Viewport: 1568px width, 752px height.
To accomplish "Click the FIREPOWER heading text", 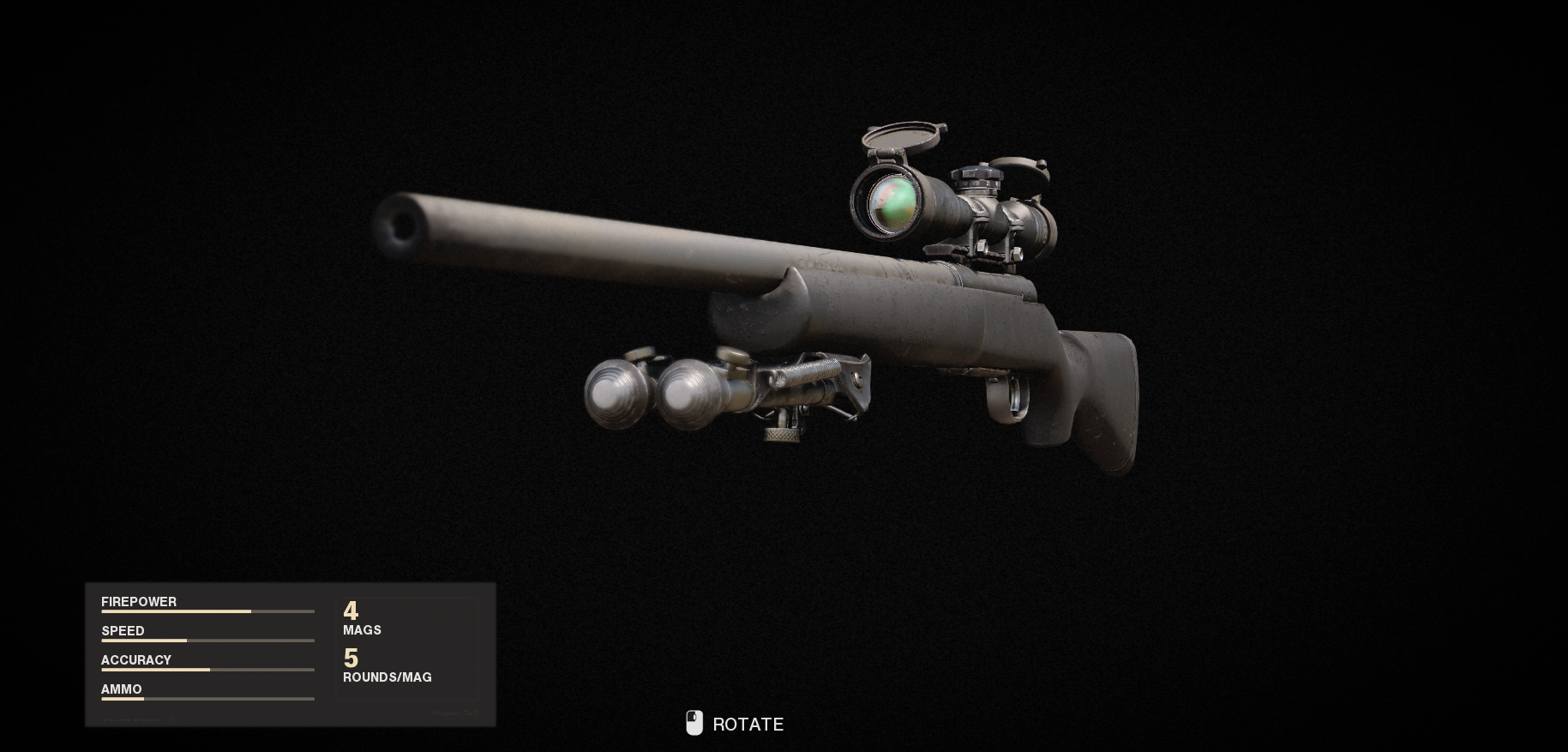I will [x=138, y=601].
